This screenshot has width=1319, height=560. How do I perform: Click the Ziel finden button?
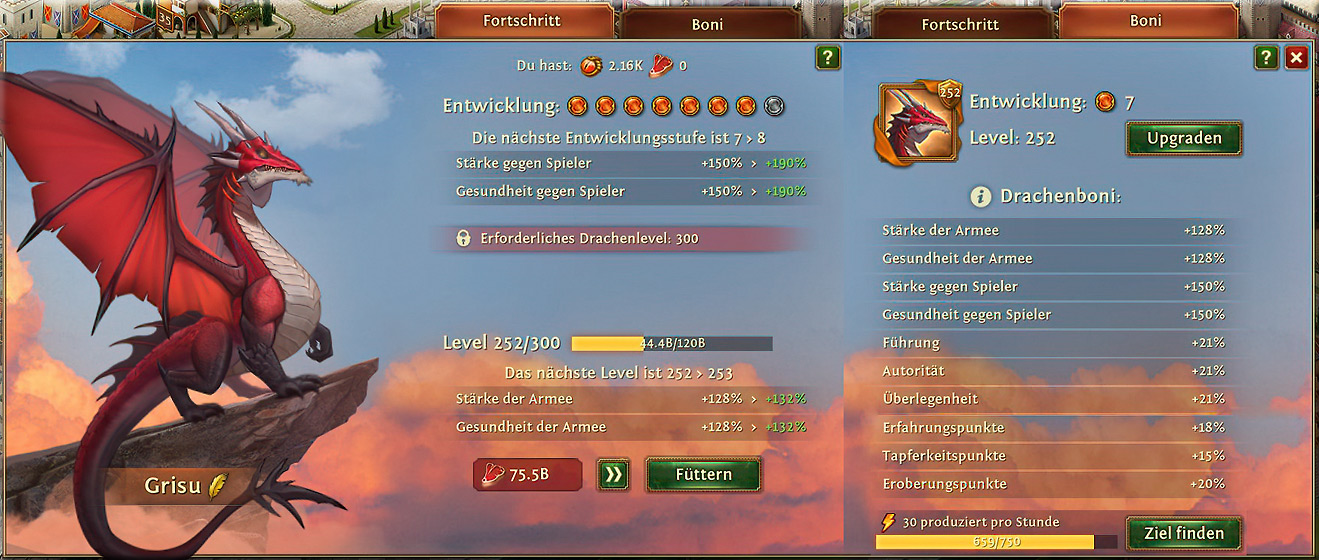[1184, 533]
